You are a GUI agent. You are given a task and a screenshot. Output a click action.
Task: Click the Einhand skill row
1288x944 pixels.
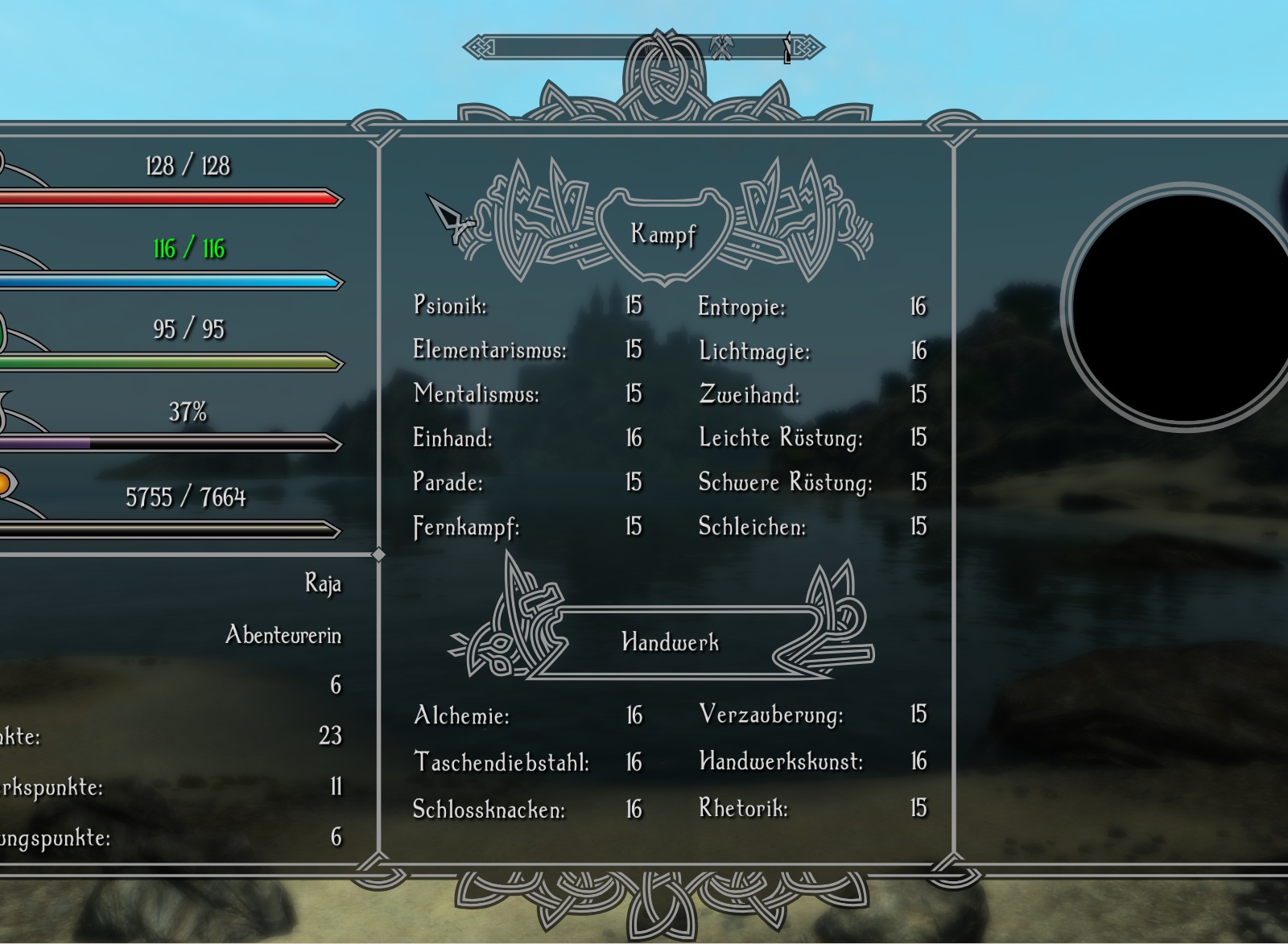[x=452, y=438]
